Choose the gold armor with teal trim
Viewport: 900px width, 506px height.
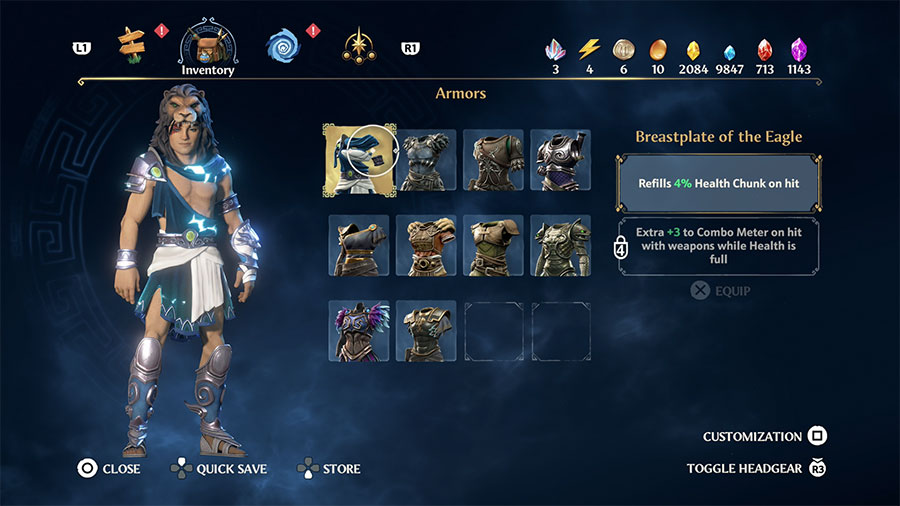426,331
